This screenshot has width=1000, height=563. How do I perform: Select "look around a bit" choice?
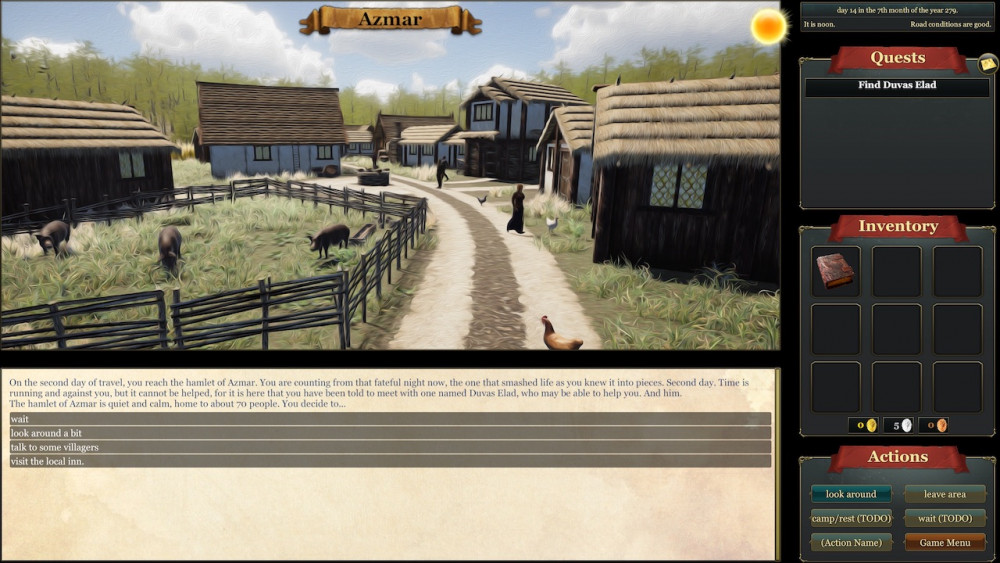[x=390, y=433]
